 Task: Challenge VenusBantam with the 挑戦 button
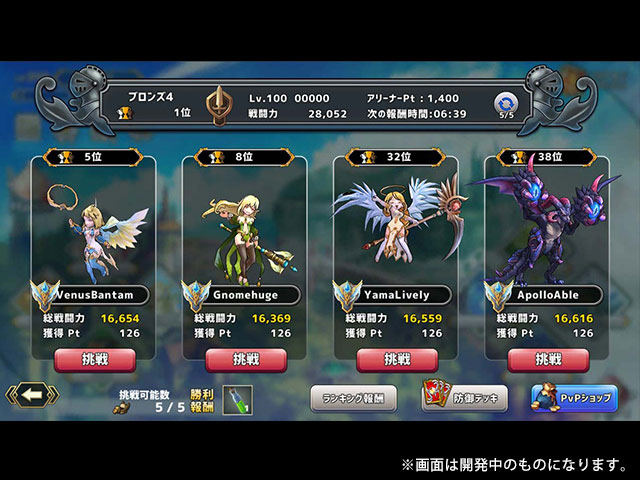[95, 359]
